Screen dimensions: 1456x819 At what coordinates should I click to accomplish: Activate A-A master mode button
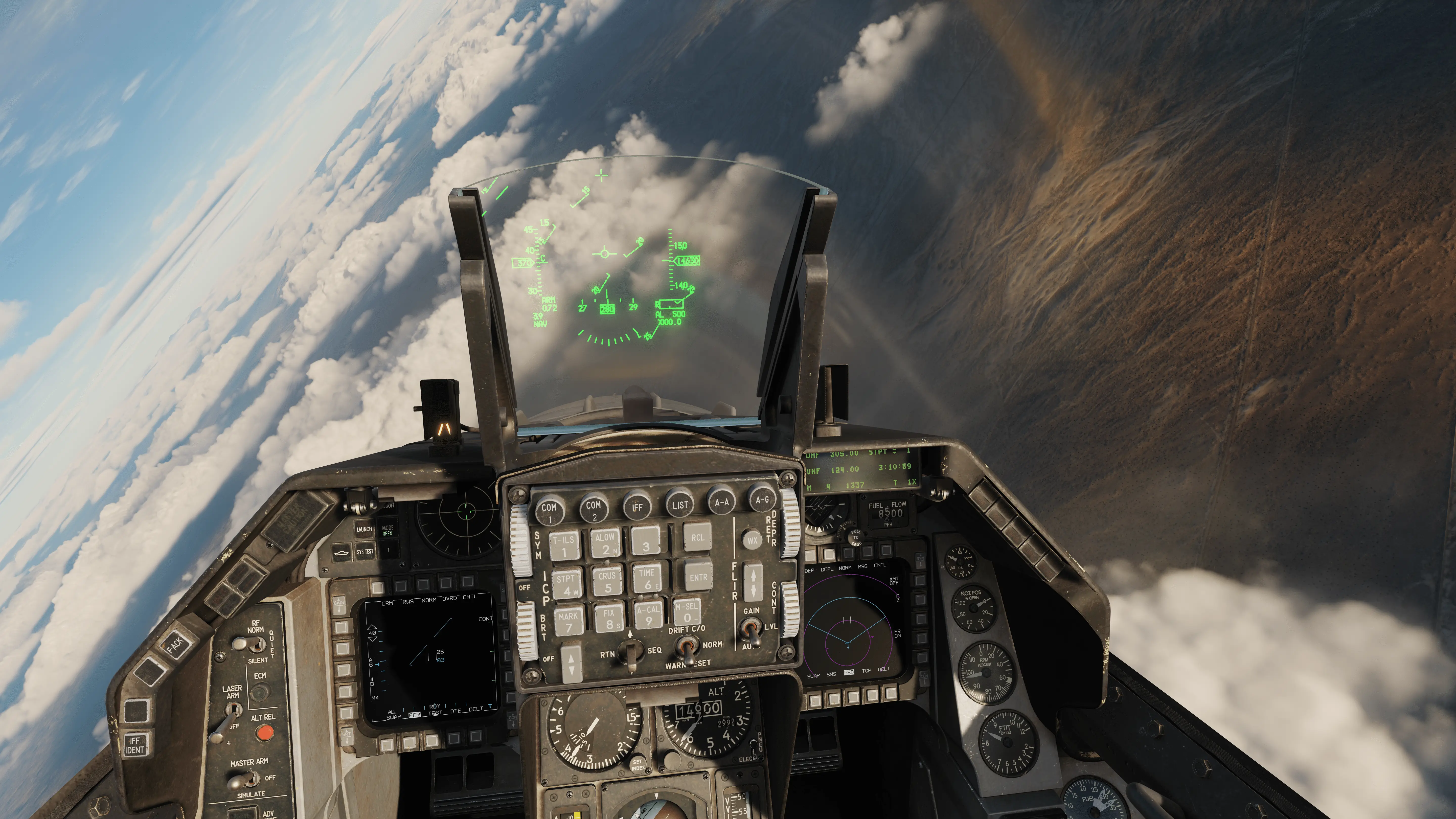point(722,501)
